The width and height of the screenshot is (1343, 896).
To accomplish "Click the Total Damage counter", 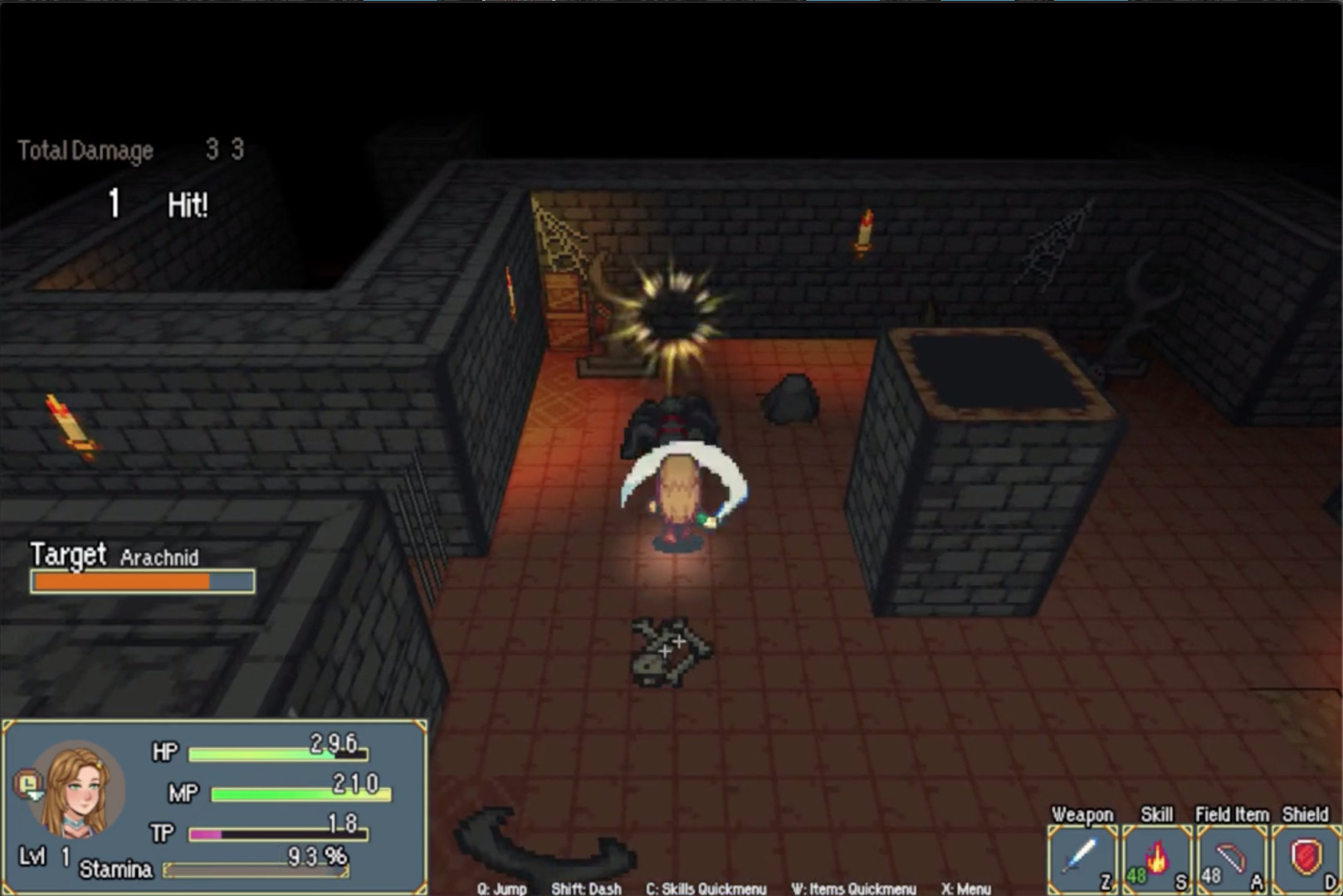I will (x=87, y=150).
